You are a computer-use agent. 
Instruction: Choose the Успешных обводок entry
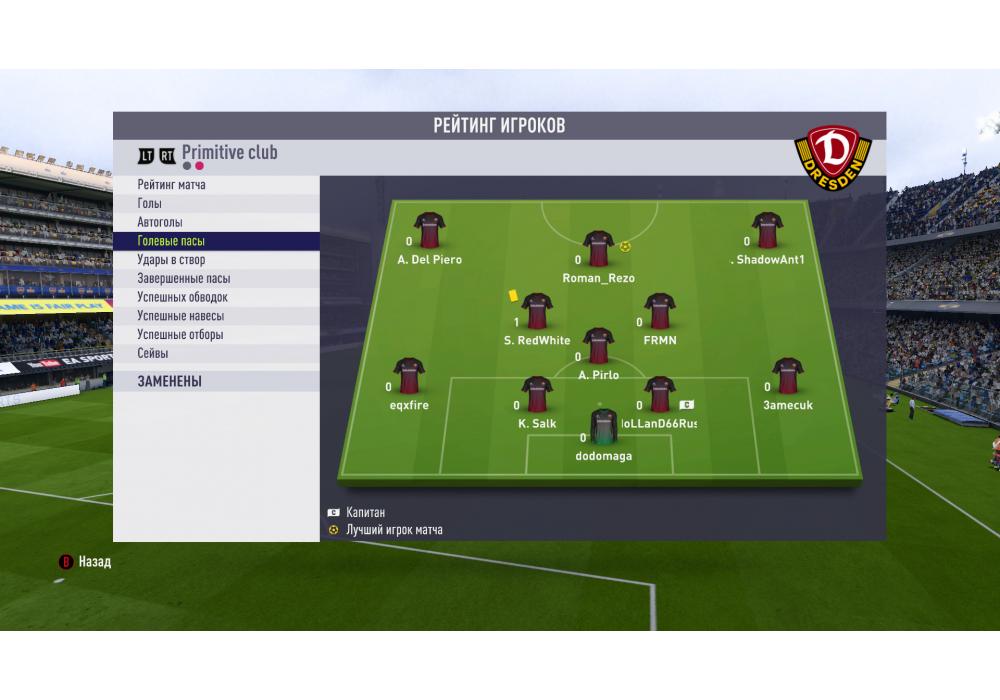point(183,297)
